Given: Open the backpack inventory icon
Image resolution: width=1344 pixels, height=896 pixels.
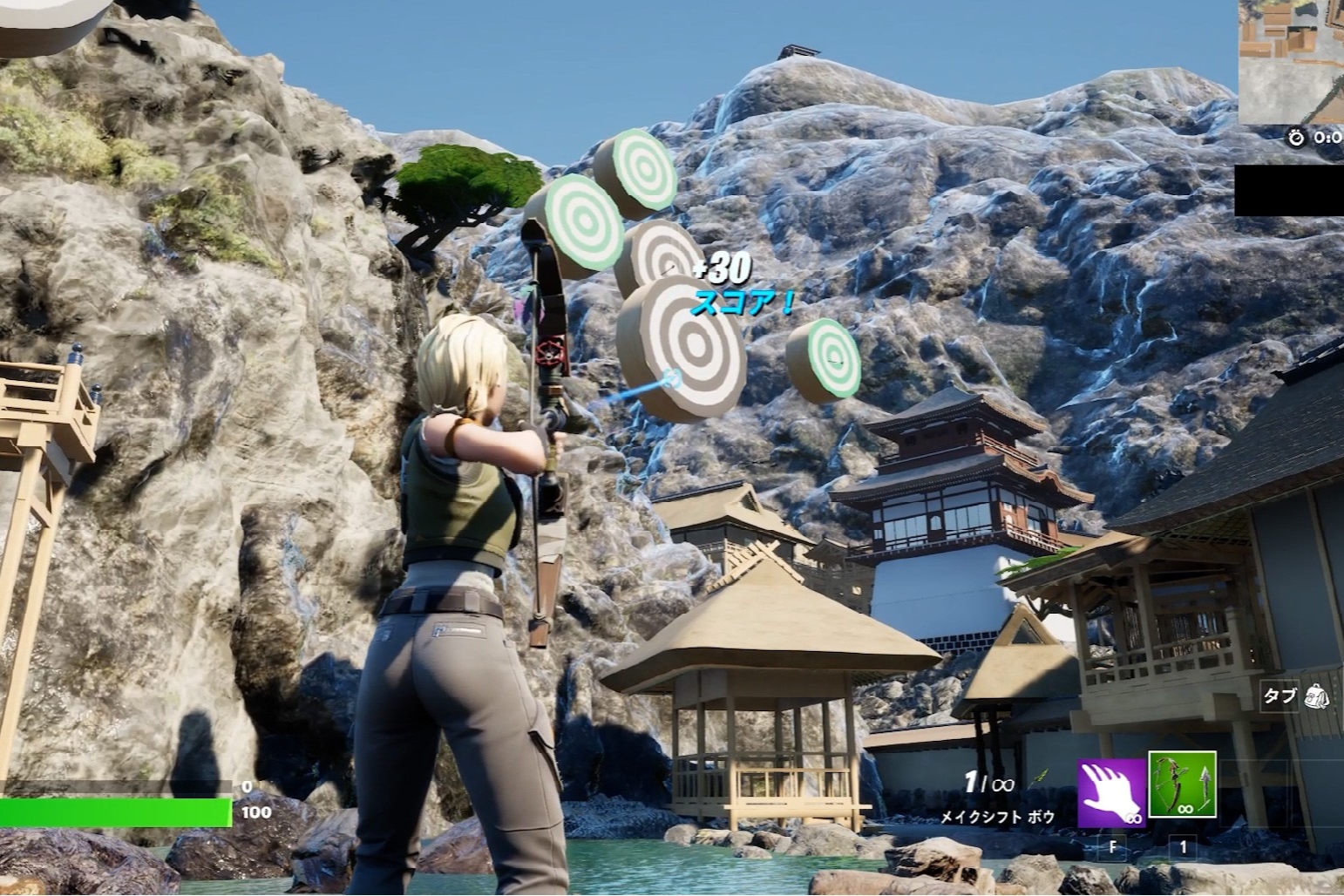Looking at the screenshot, I should click(1316, 696).
